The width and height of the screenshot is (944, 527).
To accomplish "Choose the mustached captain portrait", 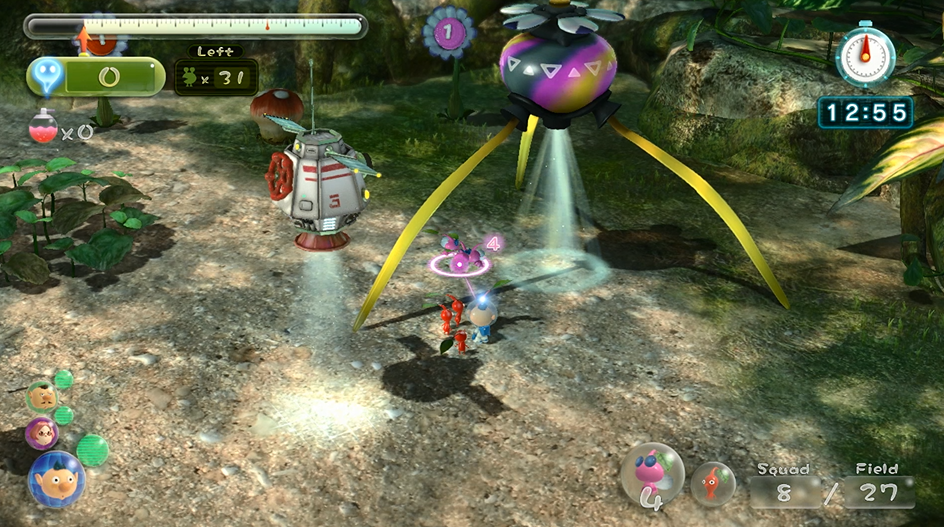I will [41, 396].
